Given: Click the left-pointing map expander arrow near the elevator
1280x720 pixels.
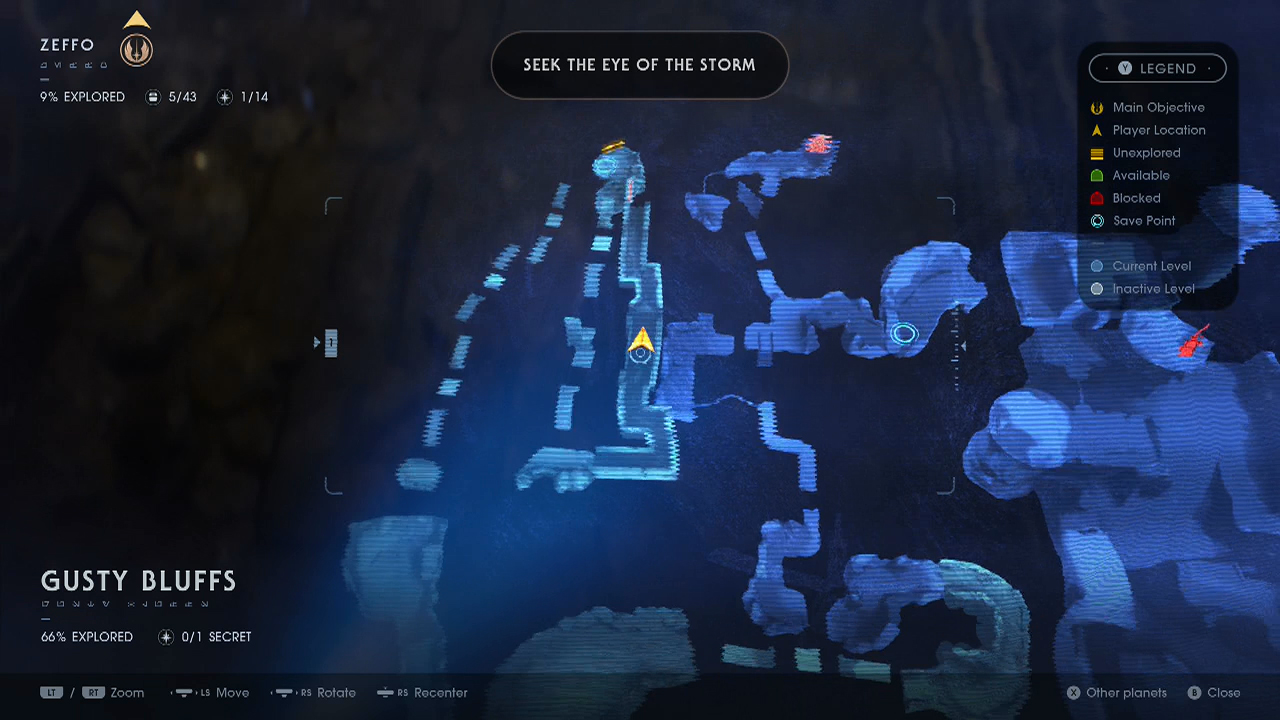Looking at the screenshot, I should tap(317, 342).
